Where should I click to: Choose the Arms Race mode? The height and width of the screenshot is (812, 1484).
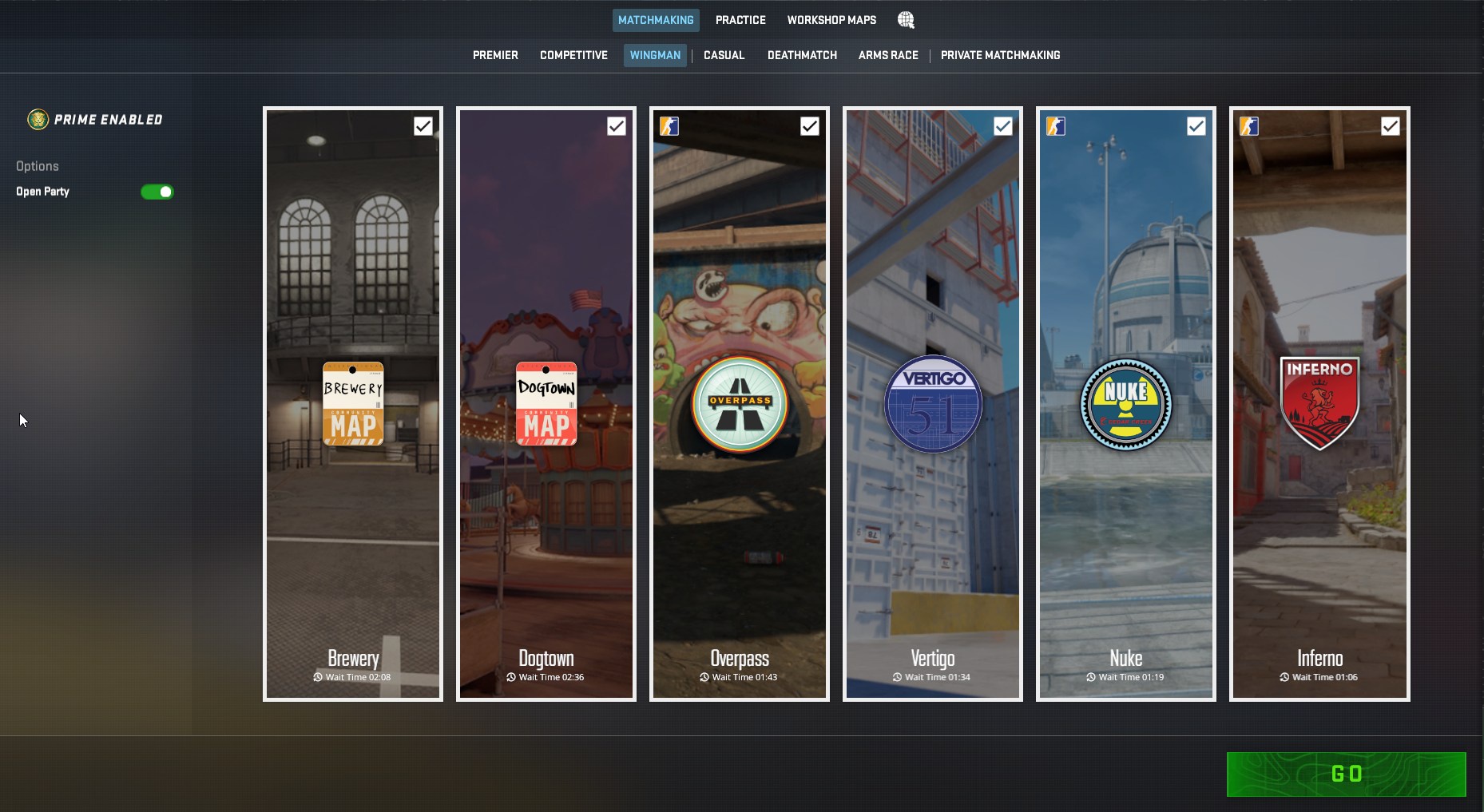[888, 55]
